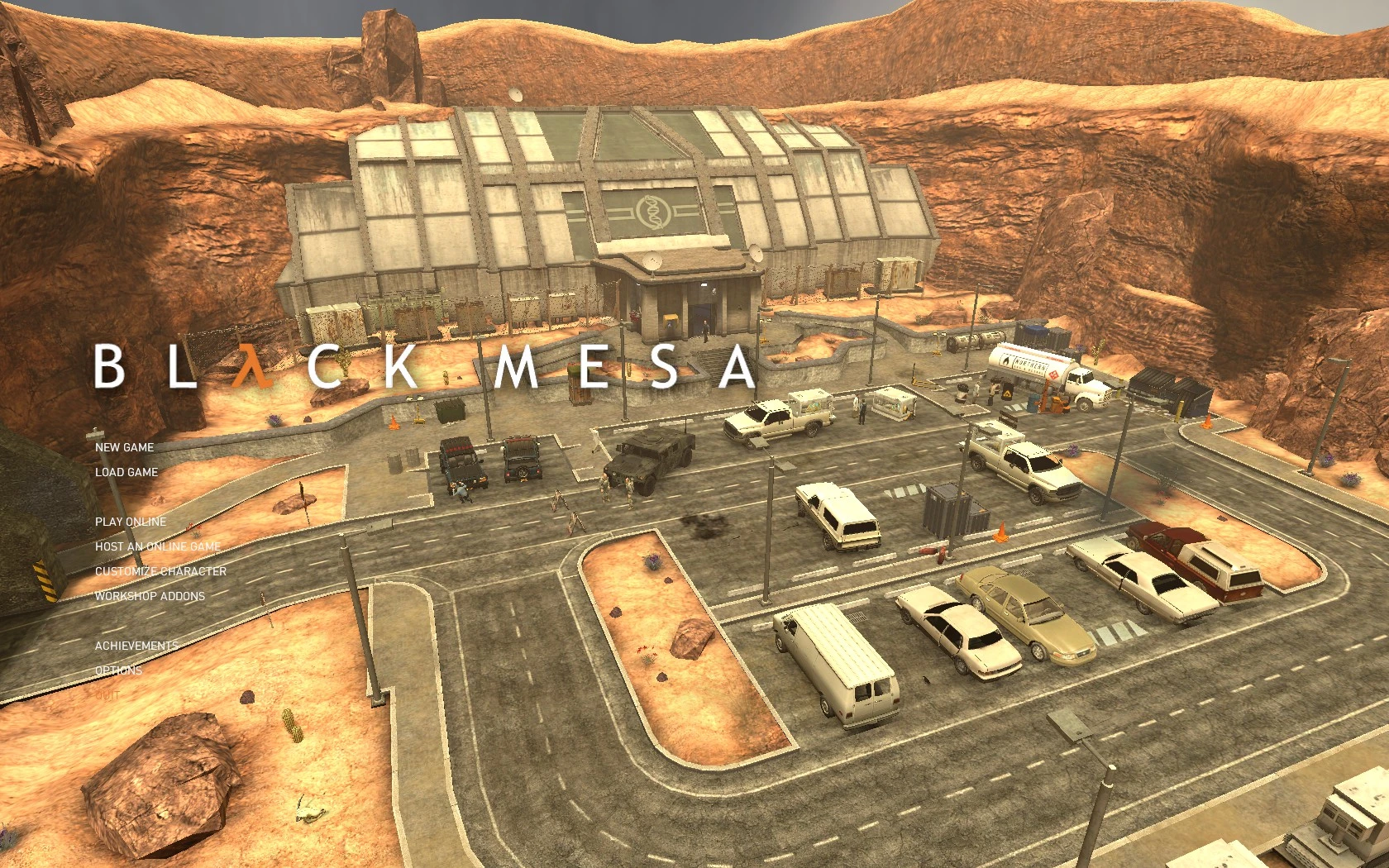Select PLAY ONLINE
The height and width of the screenshot is (868, 1389).
(131, 522)
